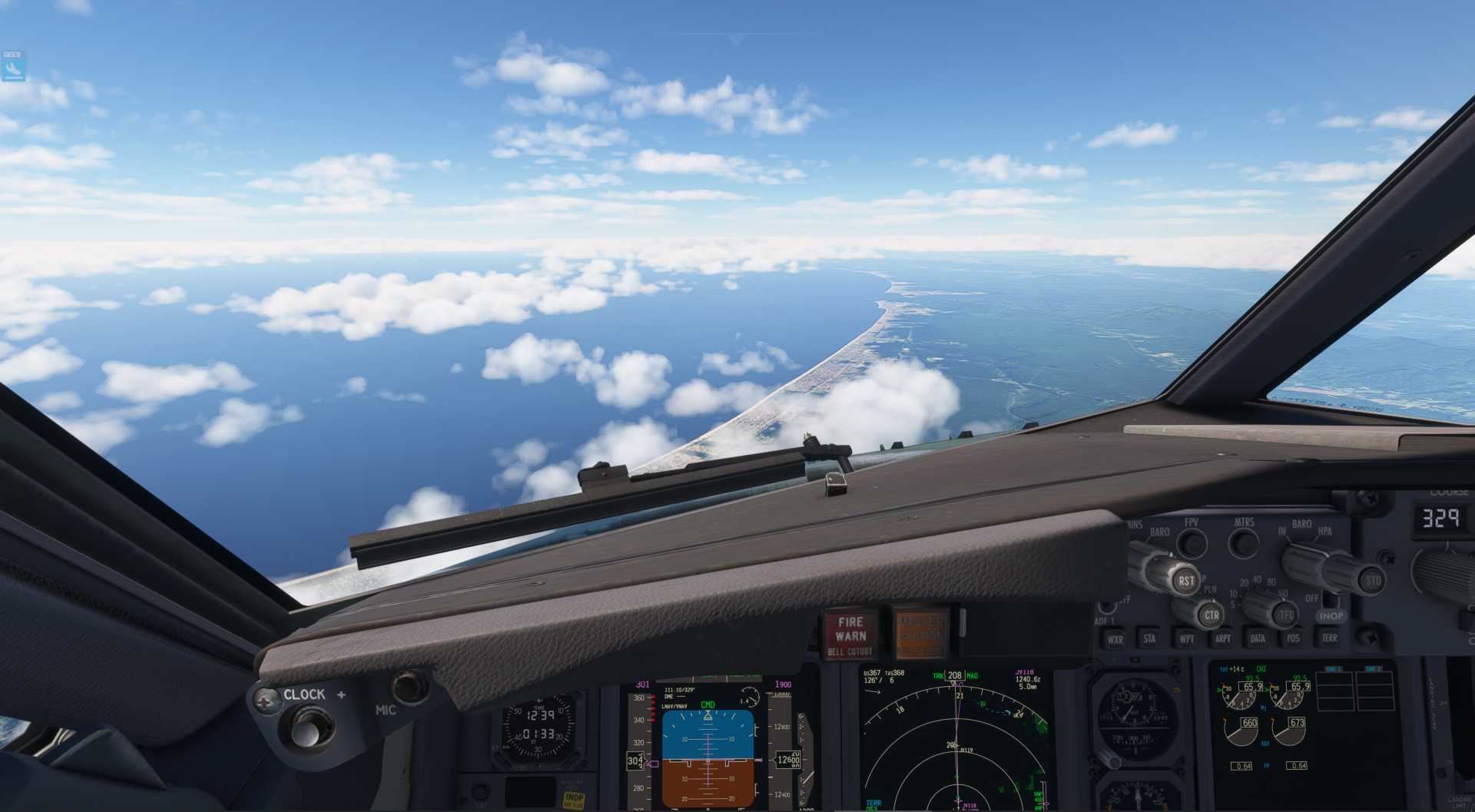Push the STD button on the baro knob

tap(1372, 581)
